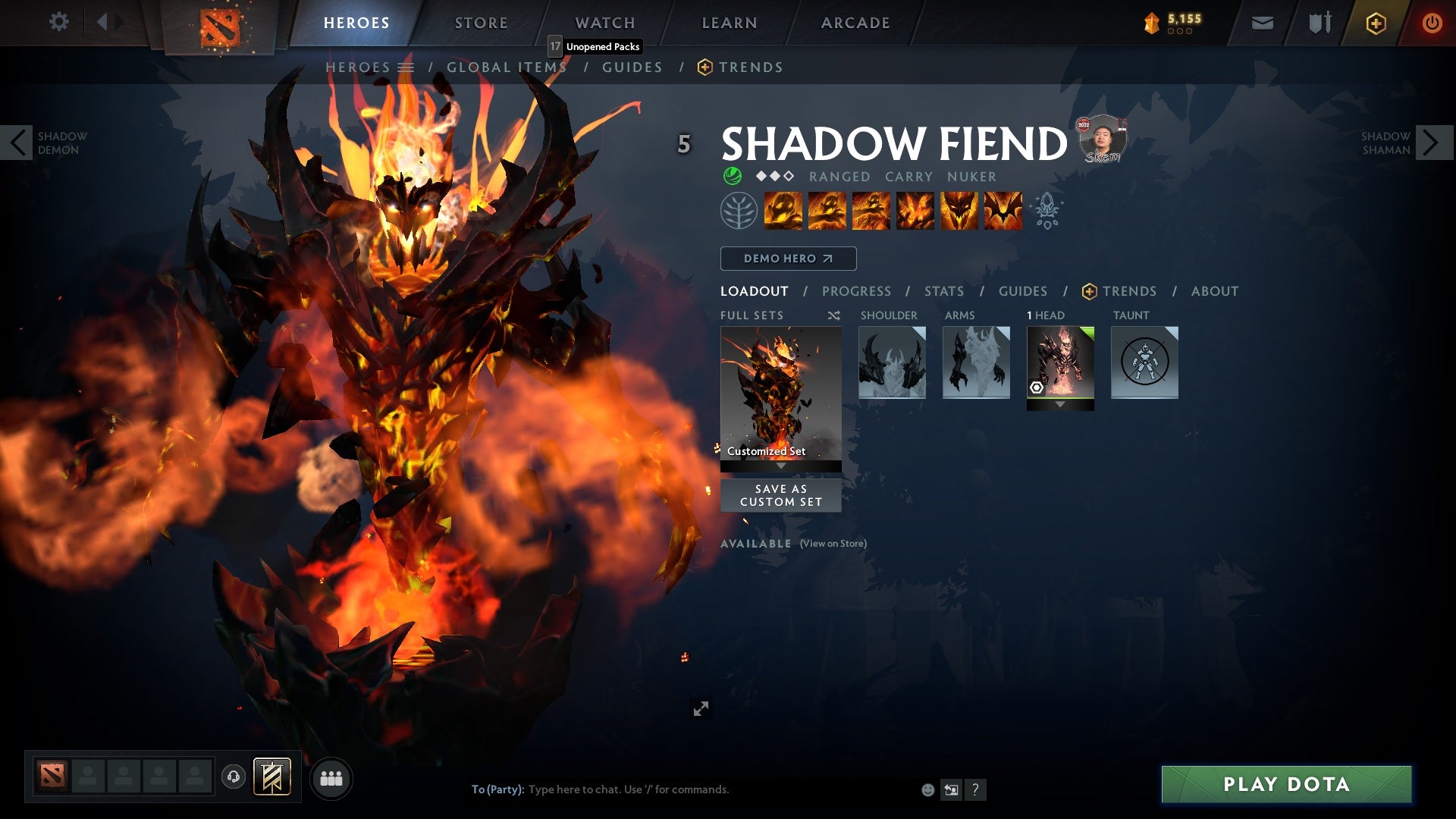The height and width of the screenshot is (819, 1456).
Task: Open the Armory icon in the top bar
Action: [1318, 23]
